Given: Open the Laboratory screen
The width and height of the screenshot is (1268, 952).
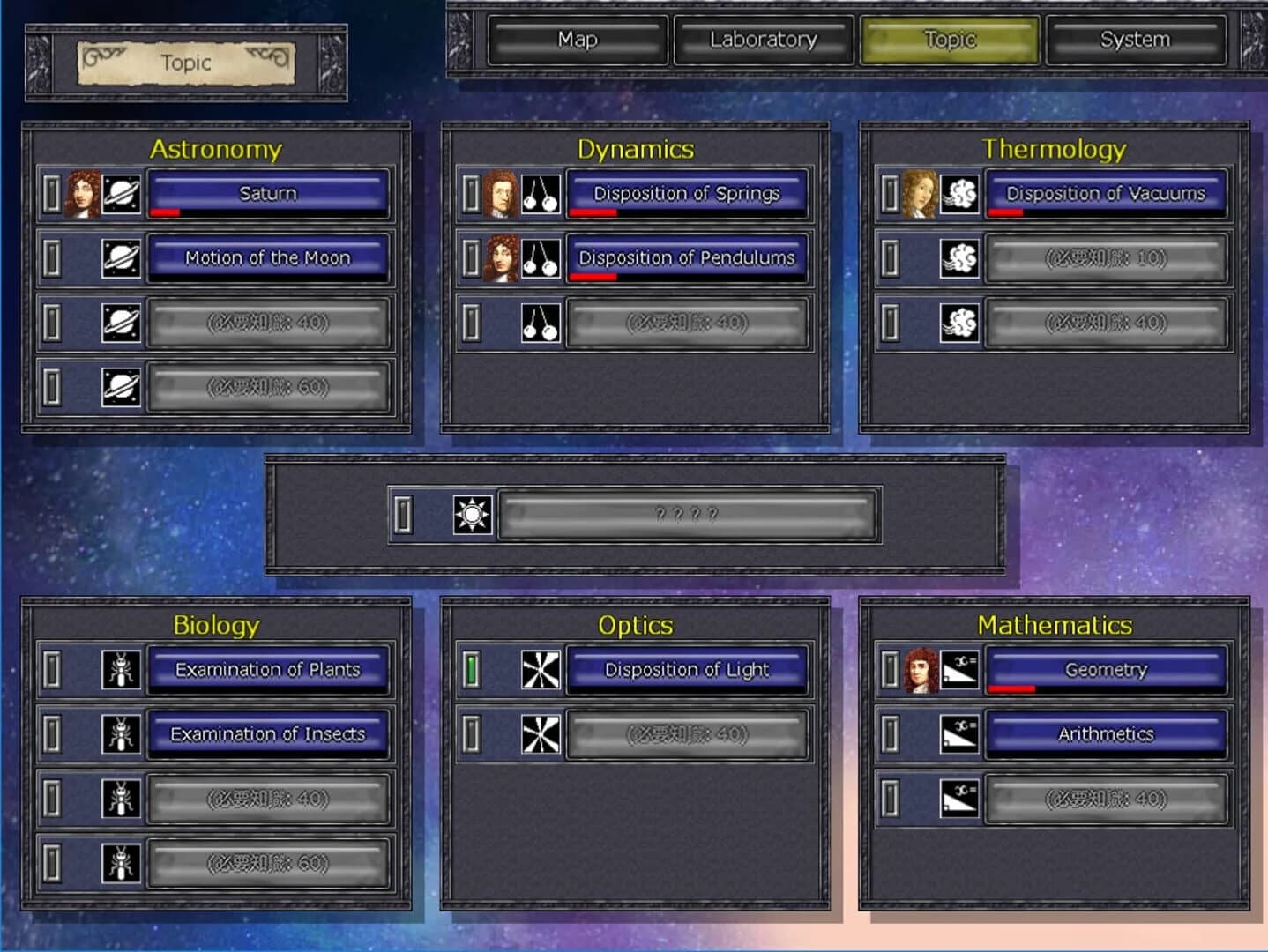Looking at the screenshot, I should click(762, 40).
